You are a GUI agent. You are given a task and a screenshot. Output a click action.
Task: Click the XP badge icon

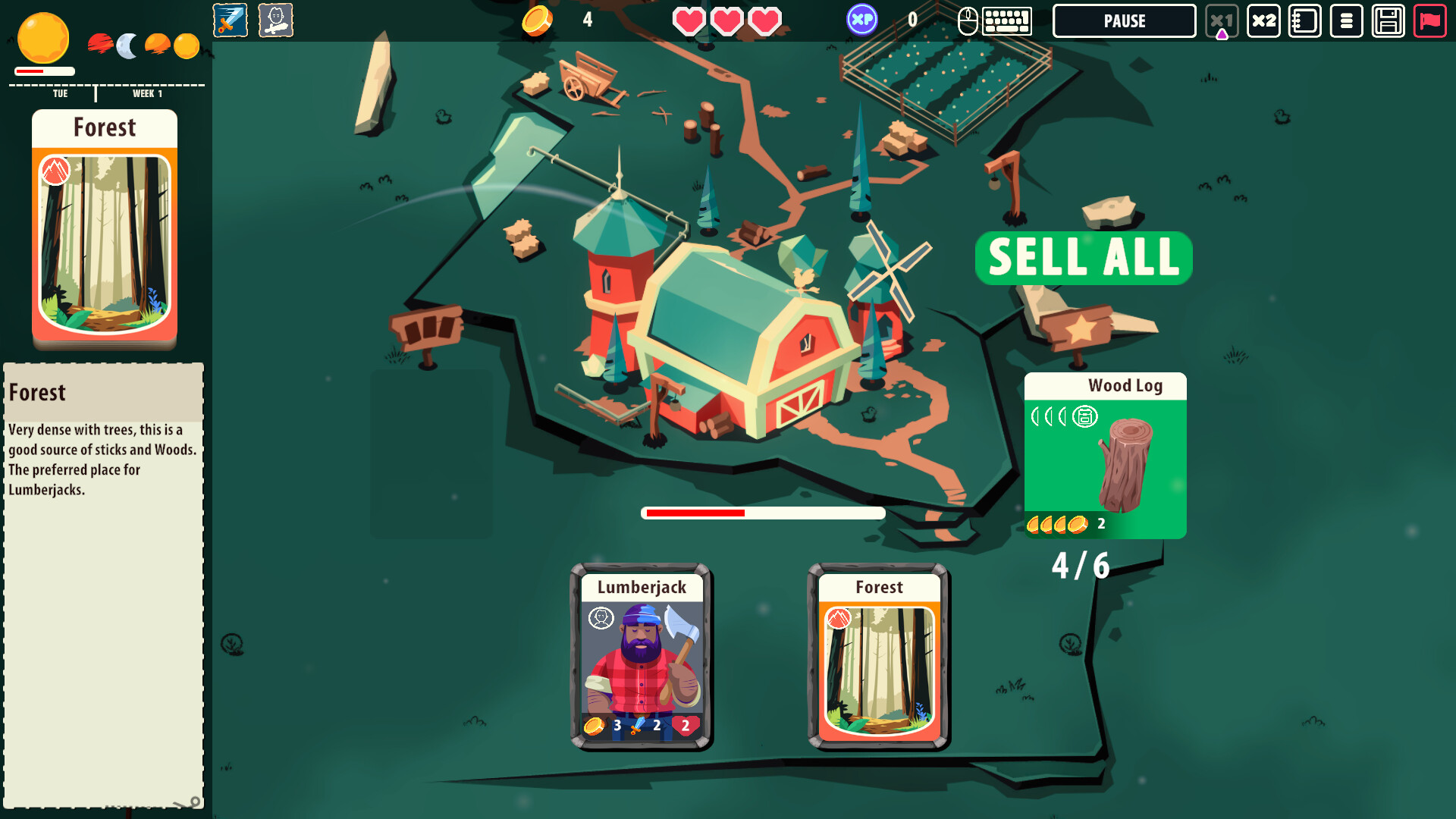point(862,20)
